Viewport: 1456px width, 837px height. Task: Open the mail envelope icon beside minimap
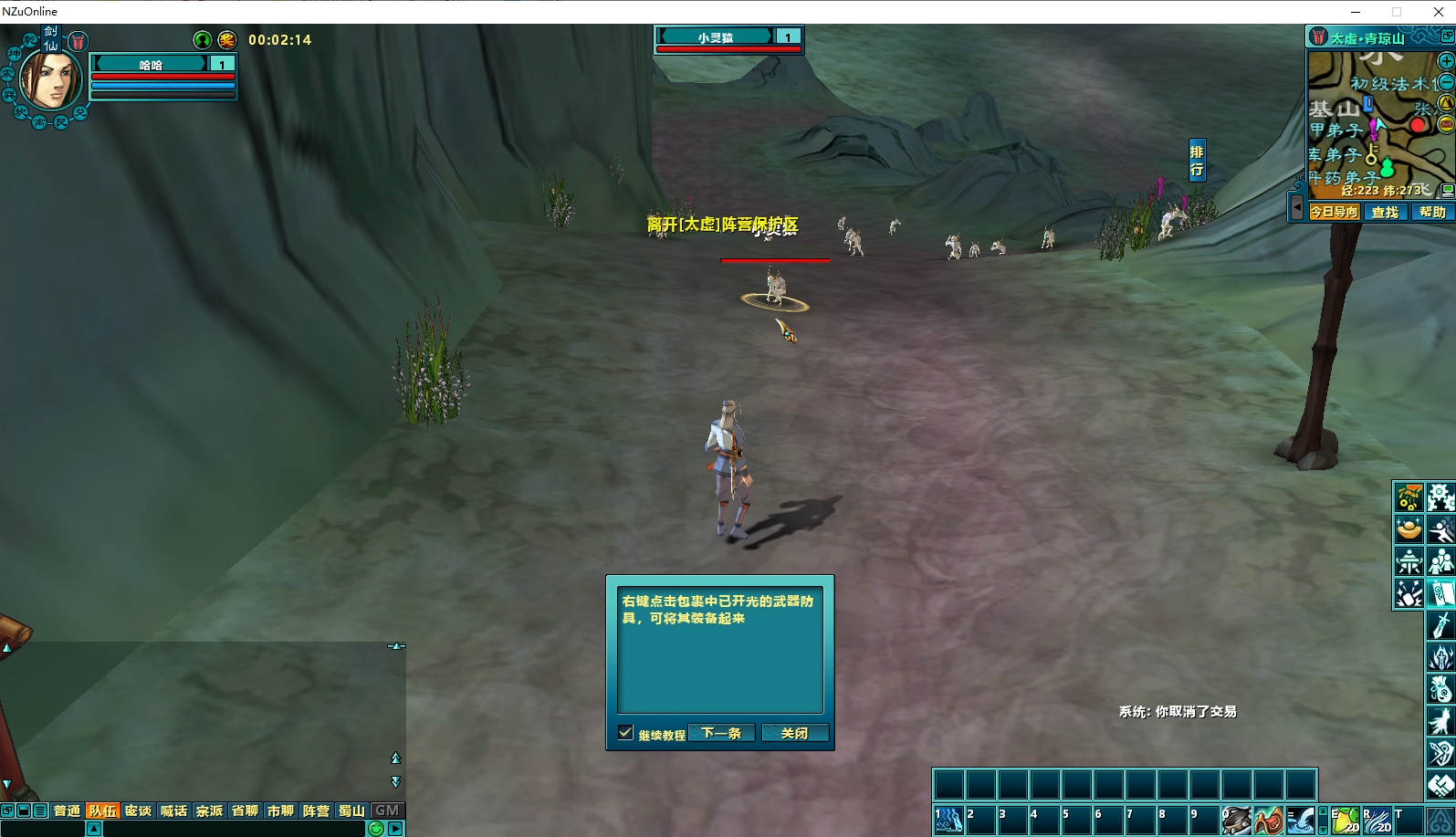click(1446, 123)
